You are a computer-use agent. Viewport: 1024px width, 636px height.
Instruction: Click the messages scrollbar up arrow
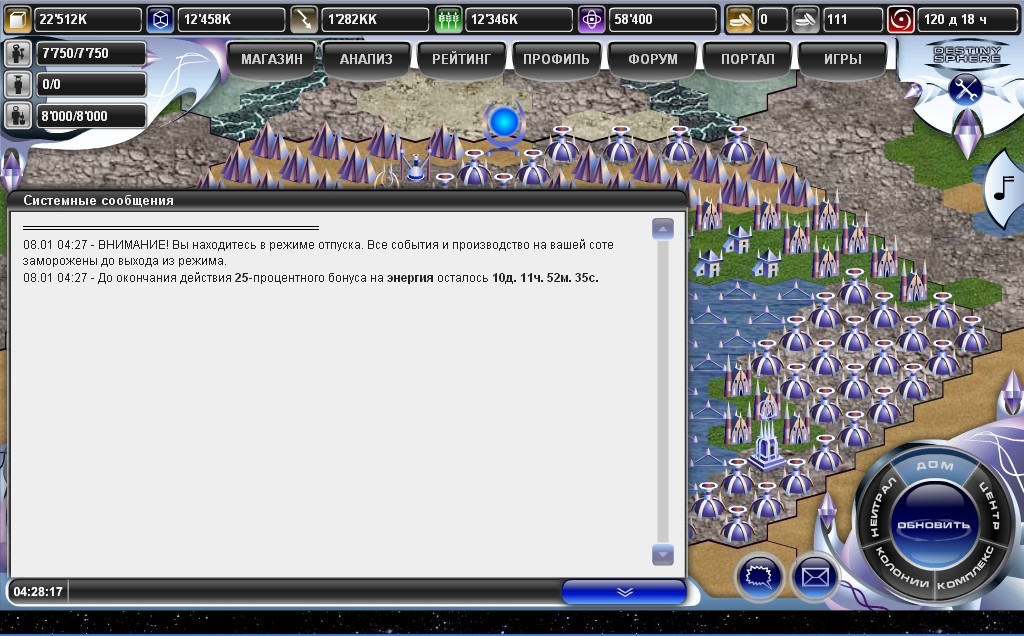pos(662,229)
